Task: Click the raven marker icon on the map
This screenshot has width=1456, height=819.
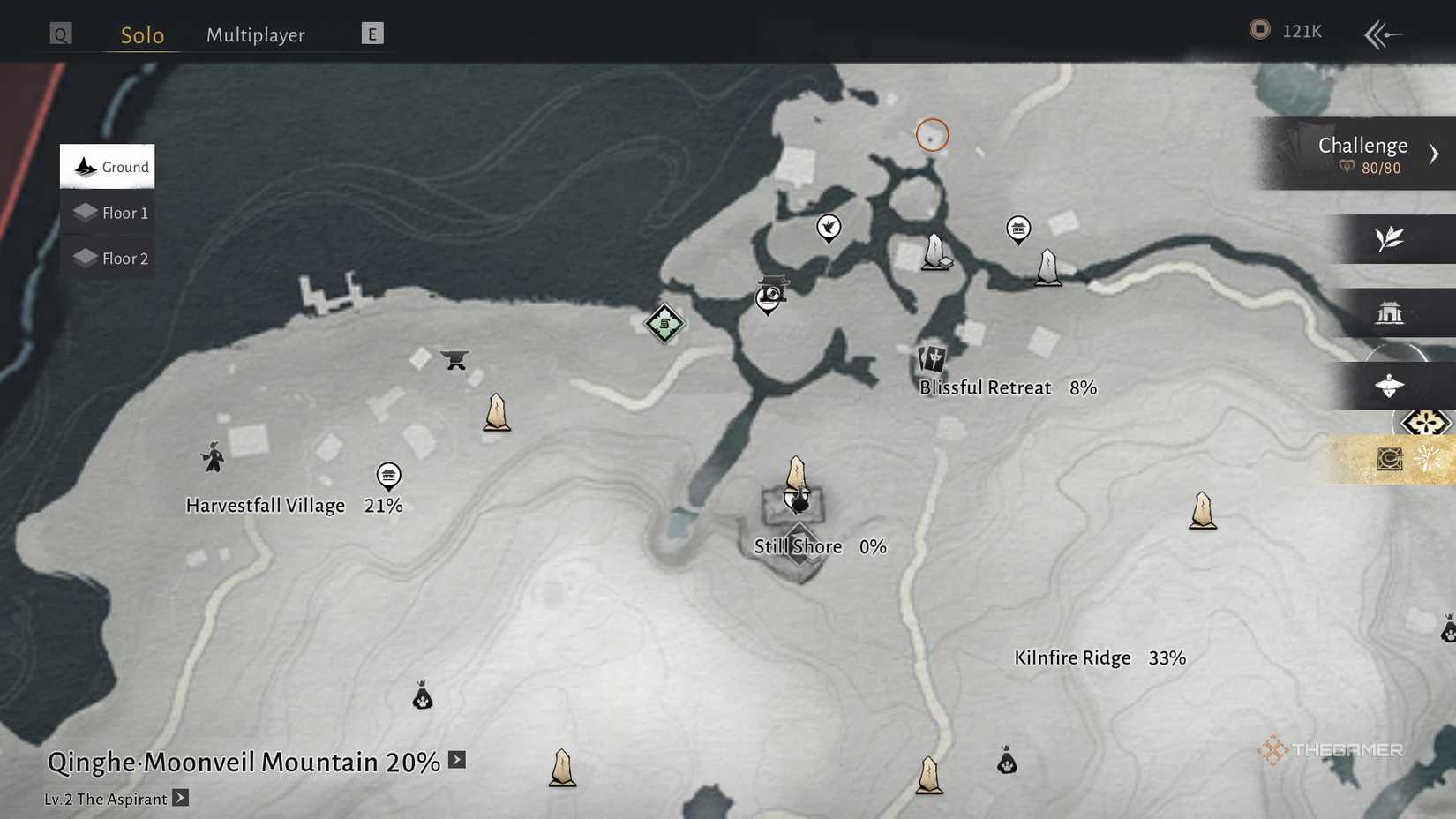Action: 828,228
